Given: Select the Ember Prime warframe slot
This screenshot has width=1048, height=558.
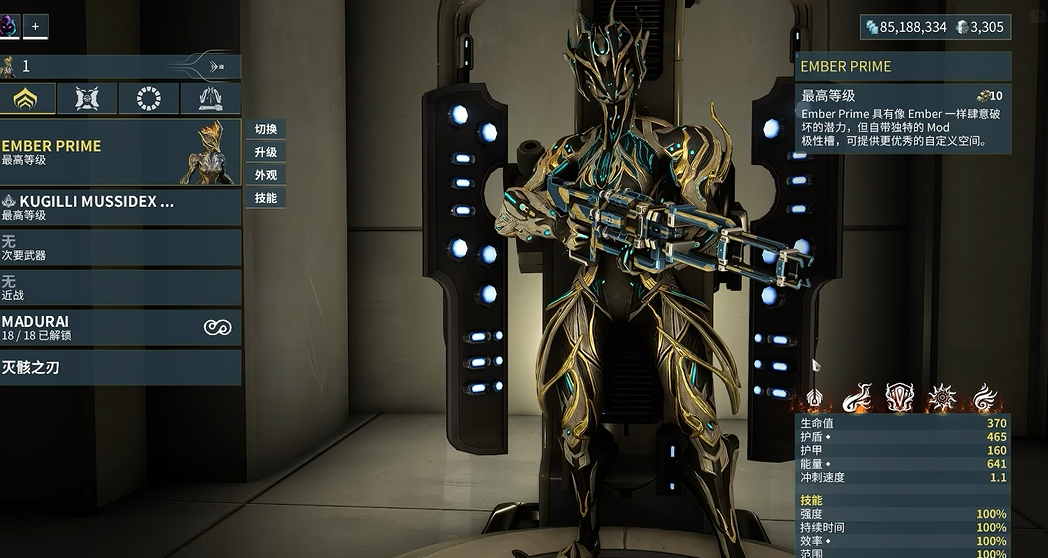Looking at the screenshot, I should point(120,152).
